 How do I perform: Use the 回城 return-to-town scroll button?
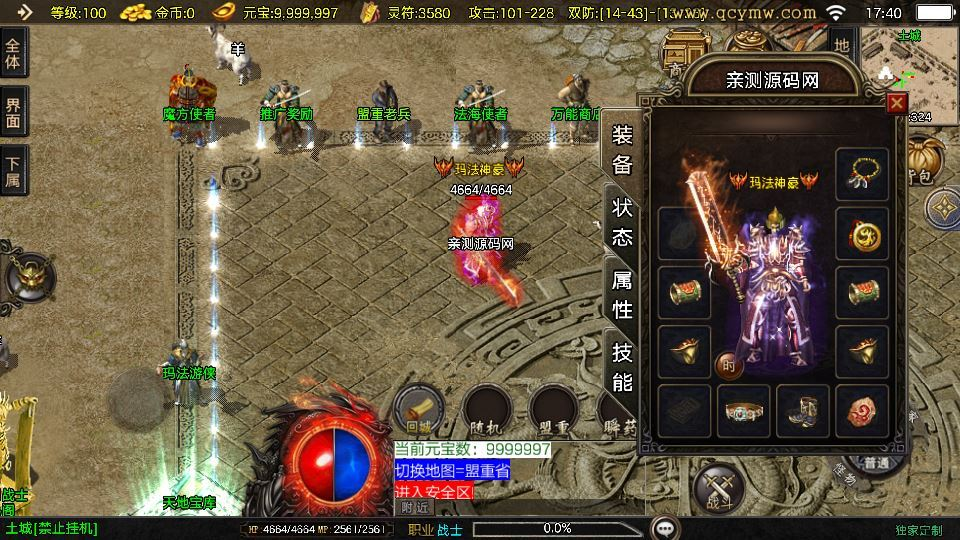point(419,408)
